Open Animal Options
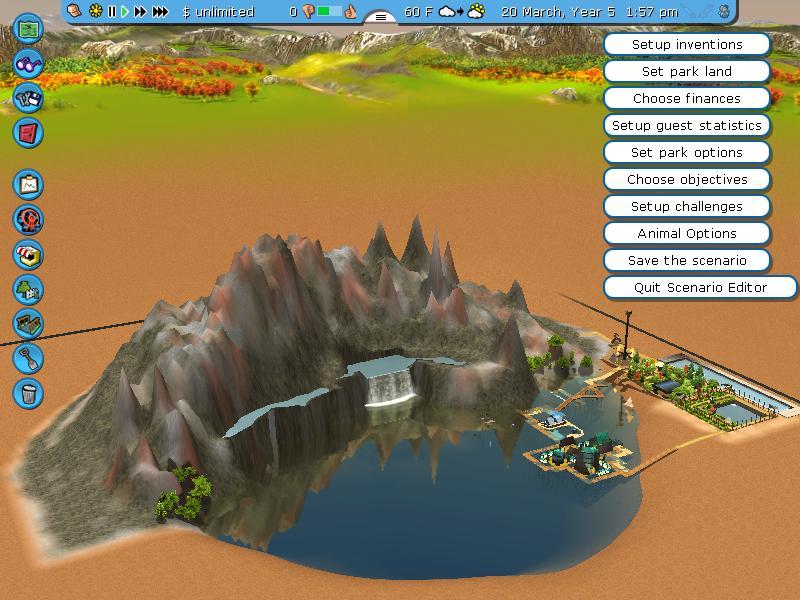 coord(687,234)
